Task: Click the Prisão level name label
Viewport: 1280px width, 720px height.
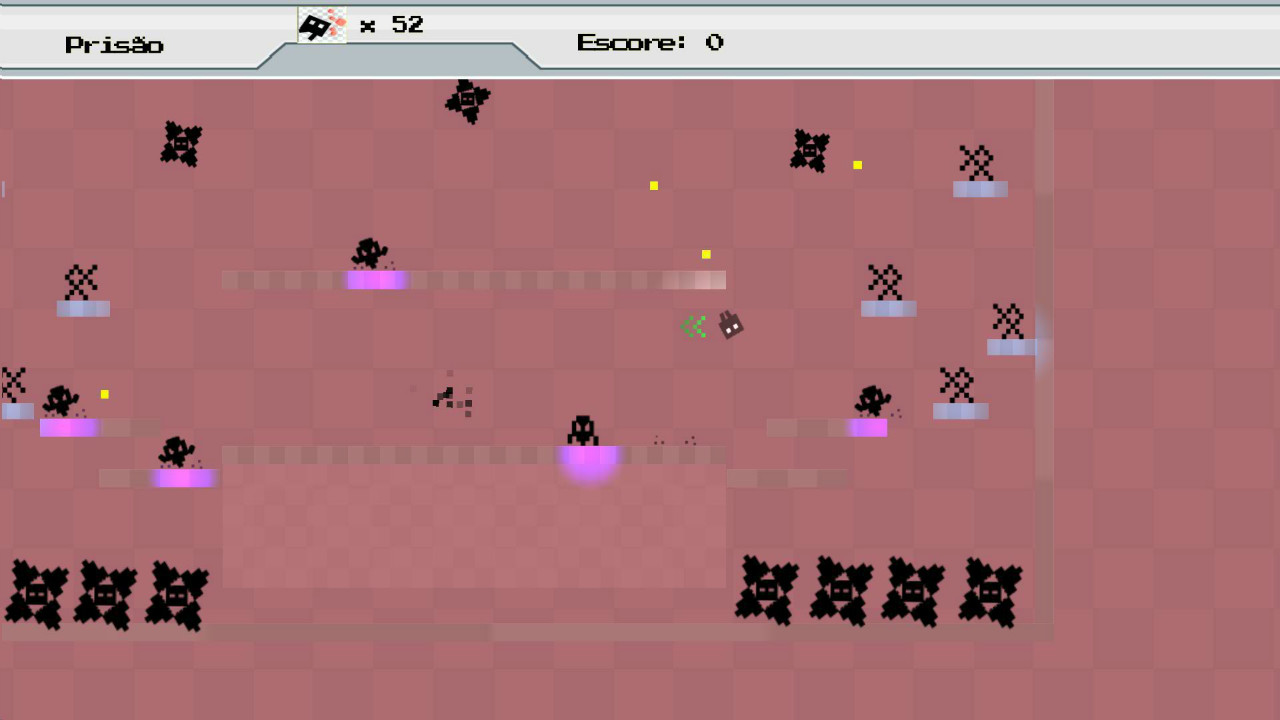Action: [x=114, y=45]
